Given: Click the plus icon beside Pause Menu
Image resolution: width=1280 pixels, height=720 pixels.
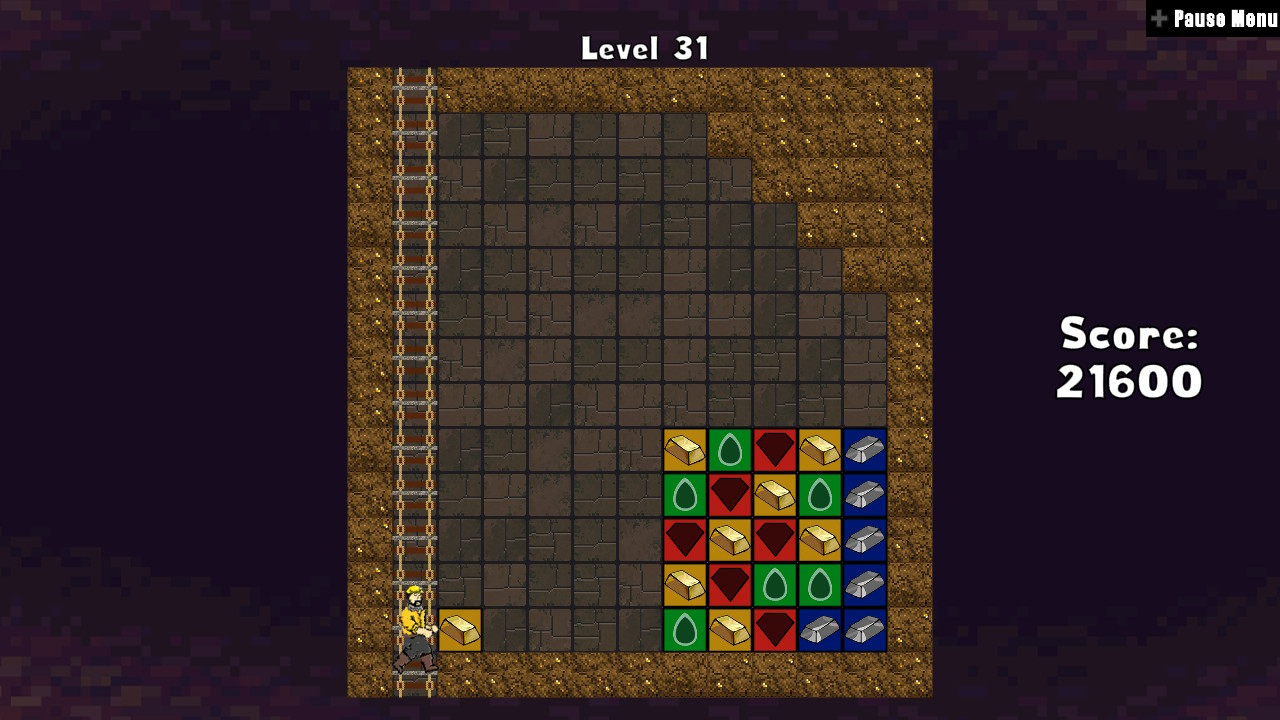Looking at the screenshot, I should (1158, 17).
